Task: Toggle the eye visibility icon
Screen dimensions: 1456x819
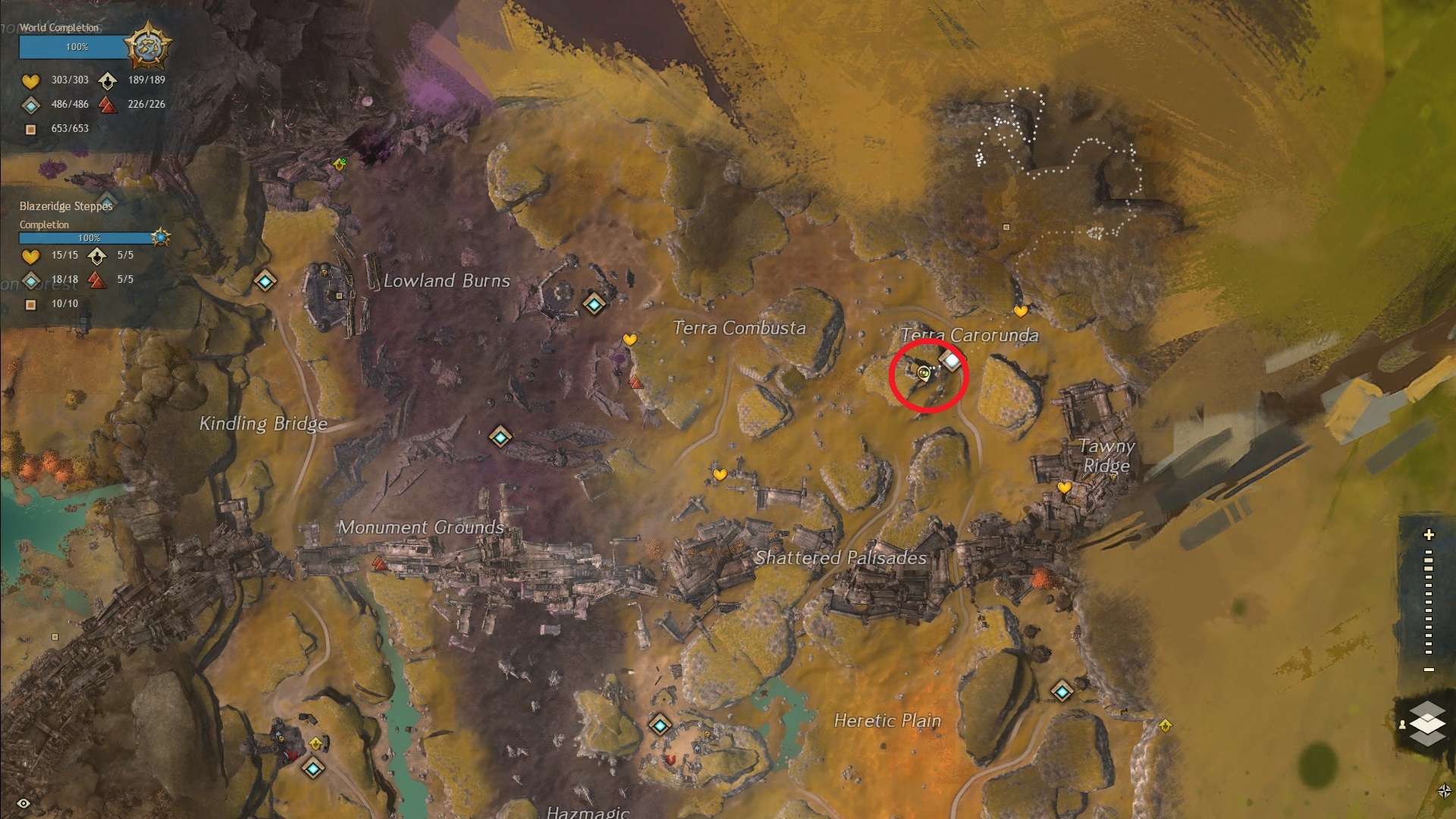Action: point(24,804)
